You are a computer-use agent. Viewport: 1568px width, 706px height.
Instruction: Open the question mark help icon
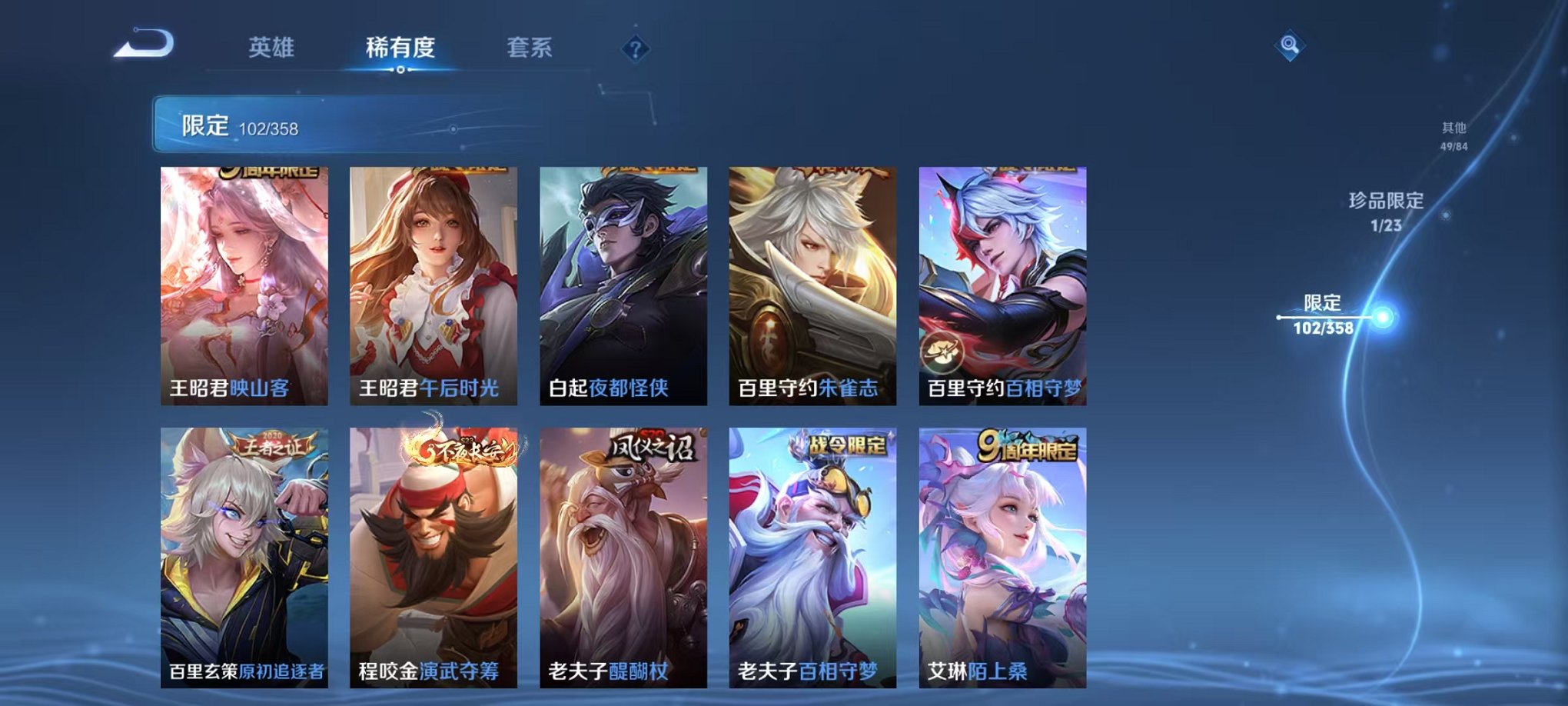pos(633,49)
